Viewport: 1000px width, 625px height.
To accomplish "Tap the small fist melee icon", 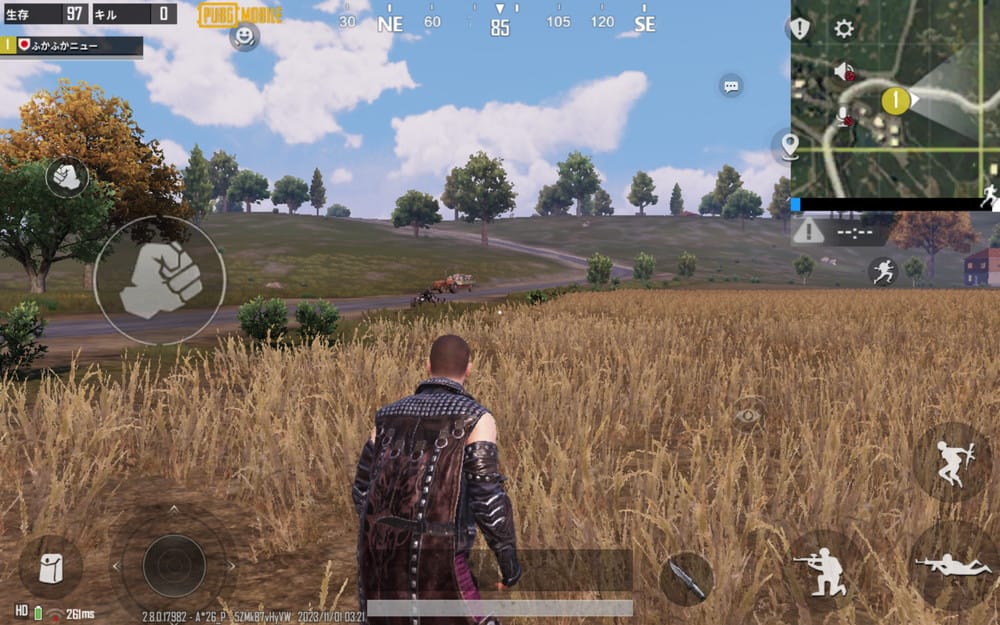I will (67, 177).
